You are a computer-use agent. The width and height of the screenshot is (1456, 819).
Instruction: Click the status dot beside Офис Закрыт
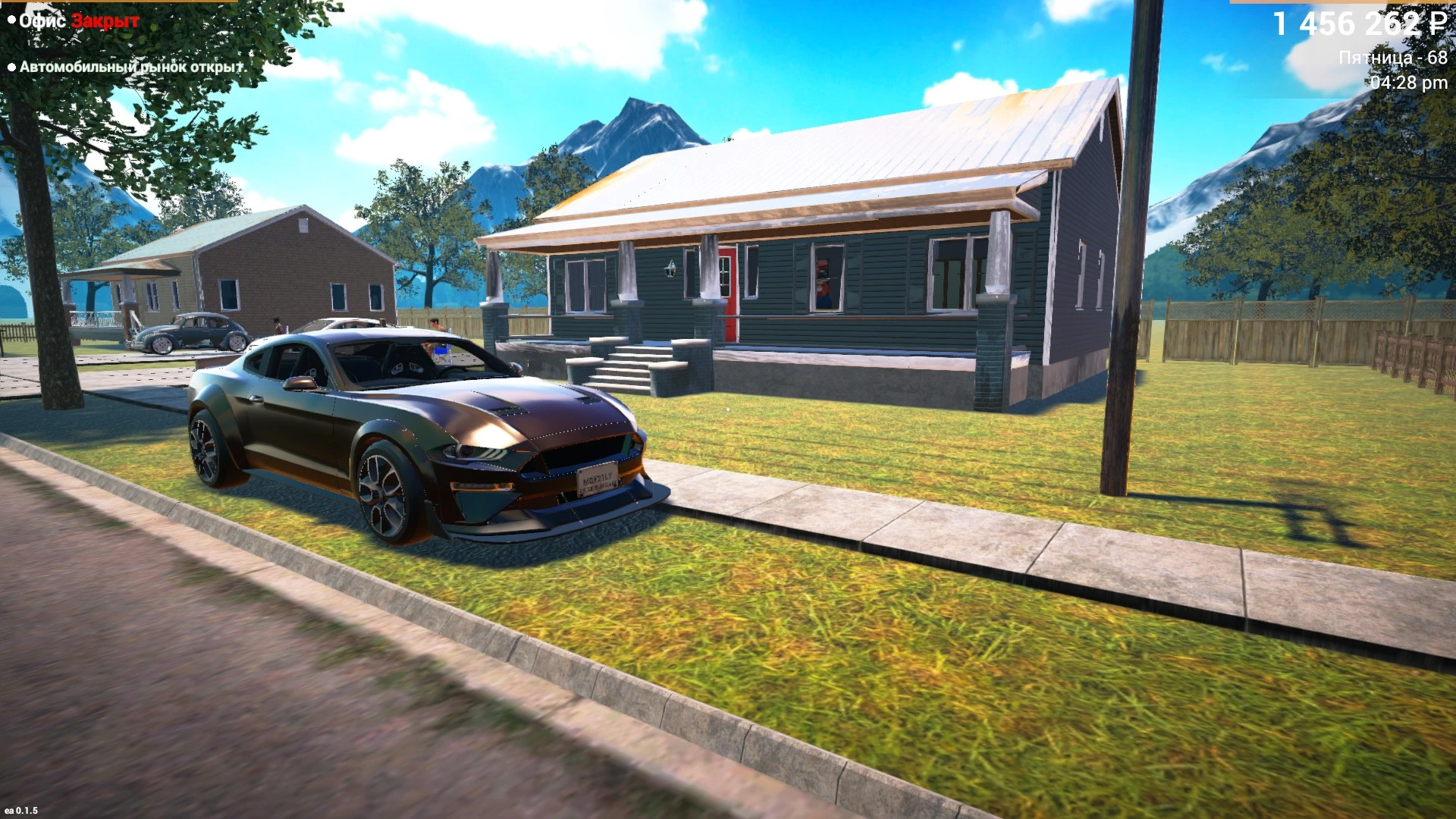click(13, 20)
